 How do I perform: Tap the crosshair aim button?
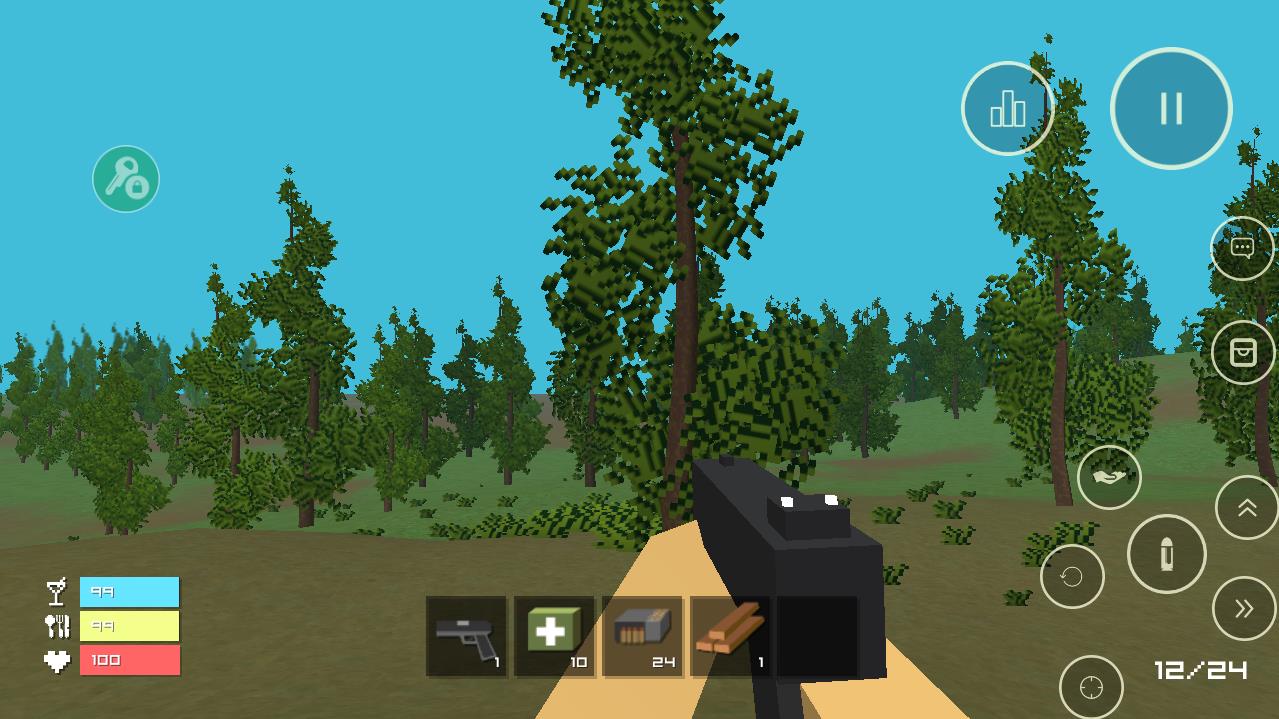[x=1091, y=687]
